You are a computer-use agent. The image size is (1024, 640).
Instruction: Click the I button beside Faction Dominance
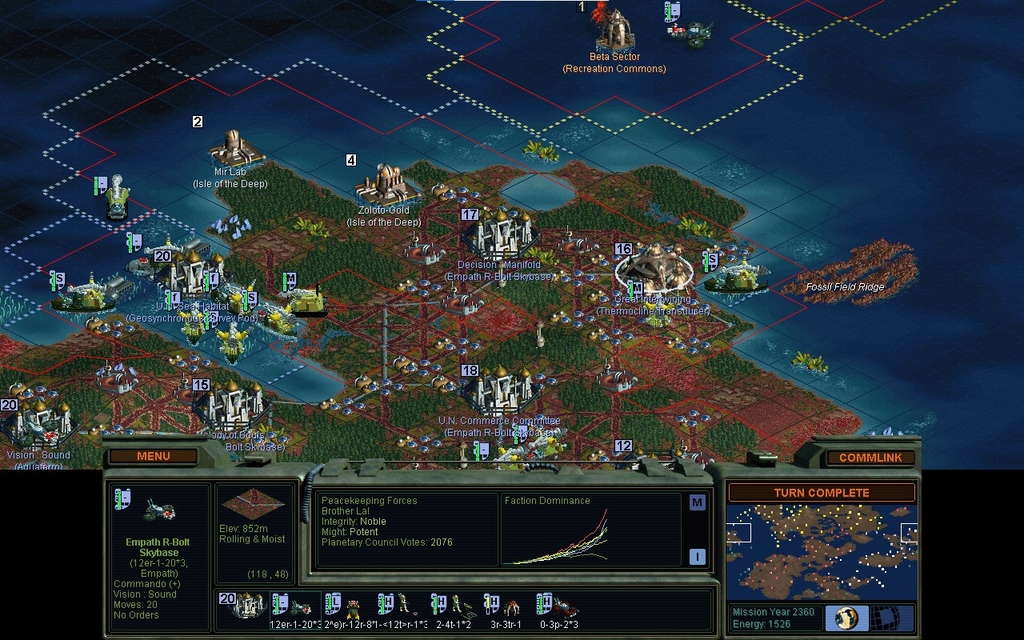pyautogui.click(x=697, y=556)
